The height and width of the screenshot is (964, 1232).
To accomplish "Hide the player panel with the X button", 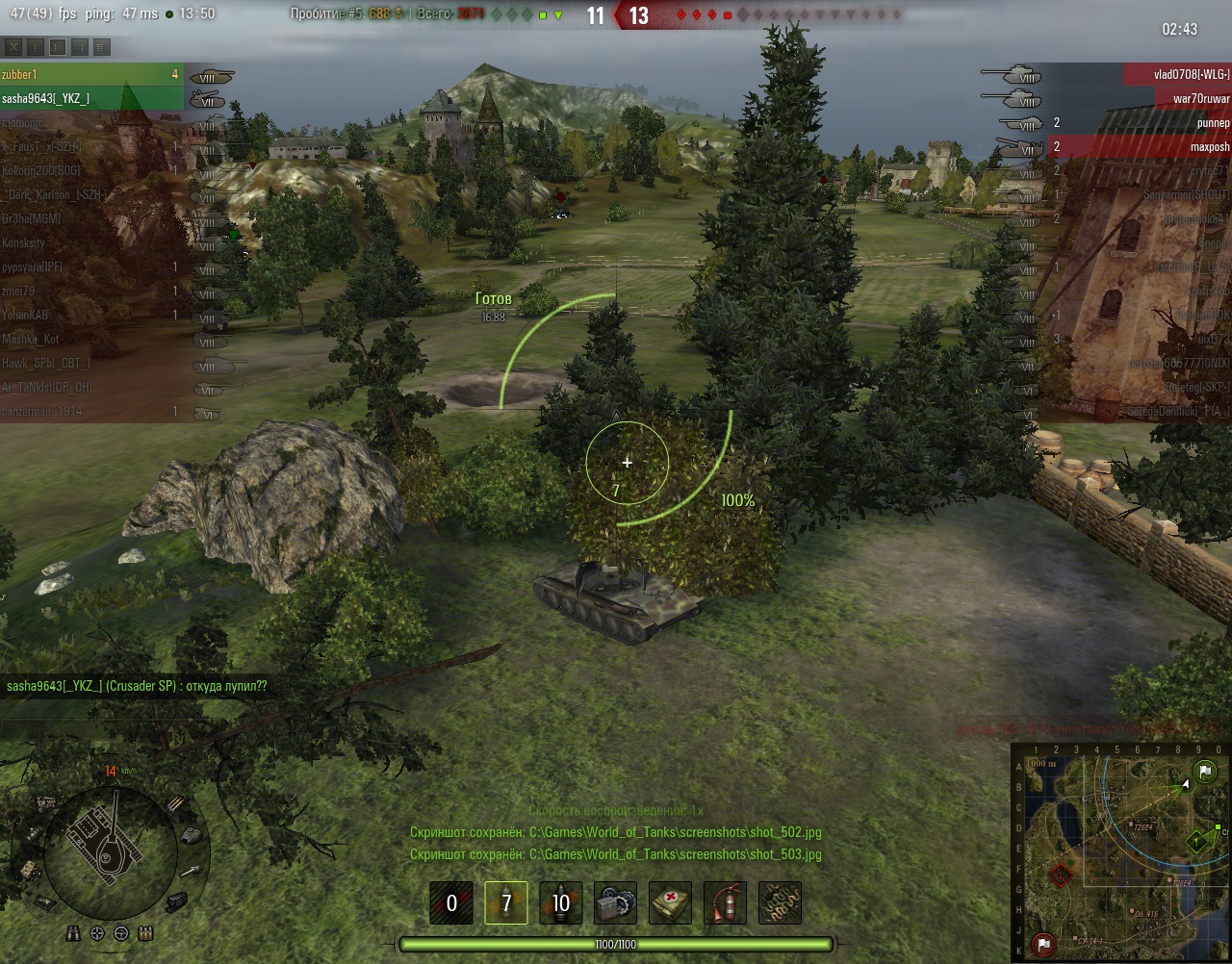I will click(x=13, y=46).
